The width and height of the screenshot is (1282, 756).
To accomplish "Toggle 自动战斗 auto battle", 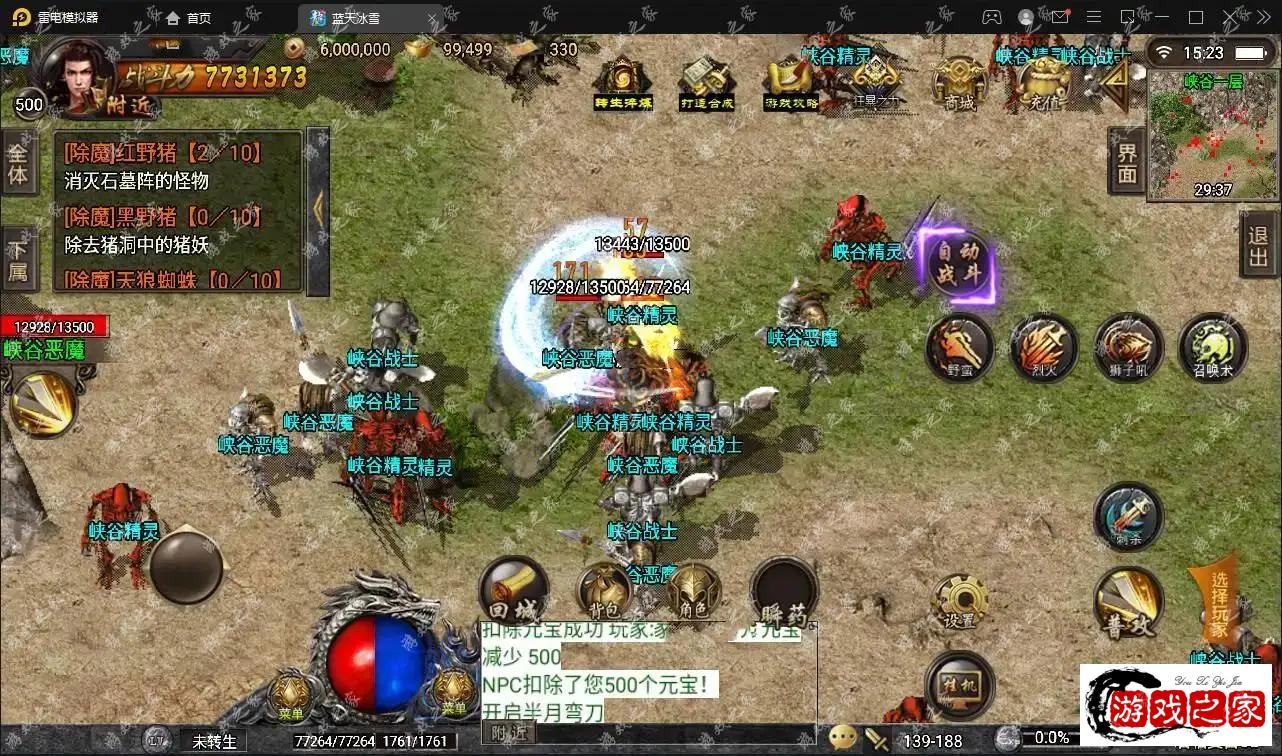I will click(960, 262).
